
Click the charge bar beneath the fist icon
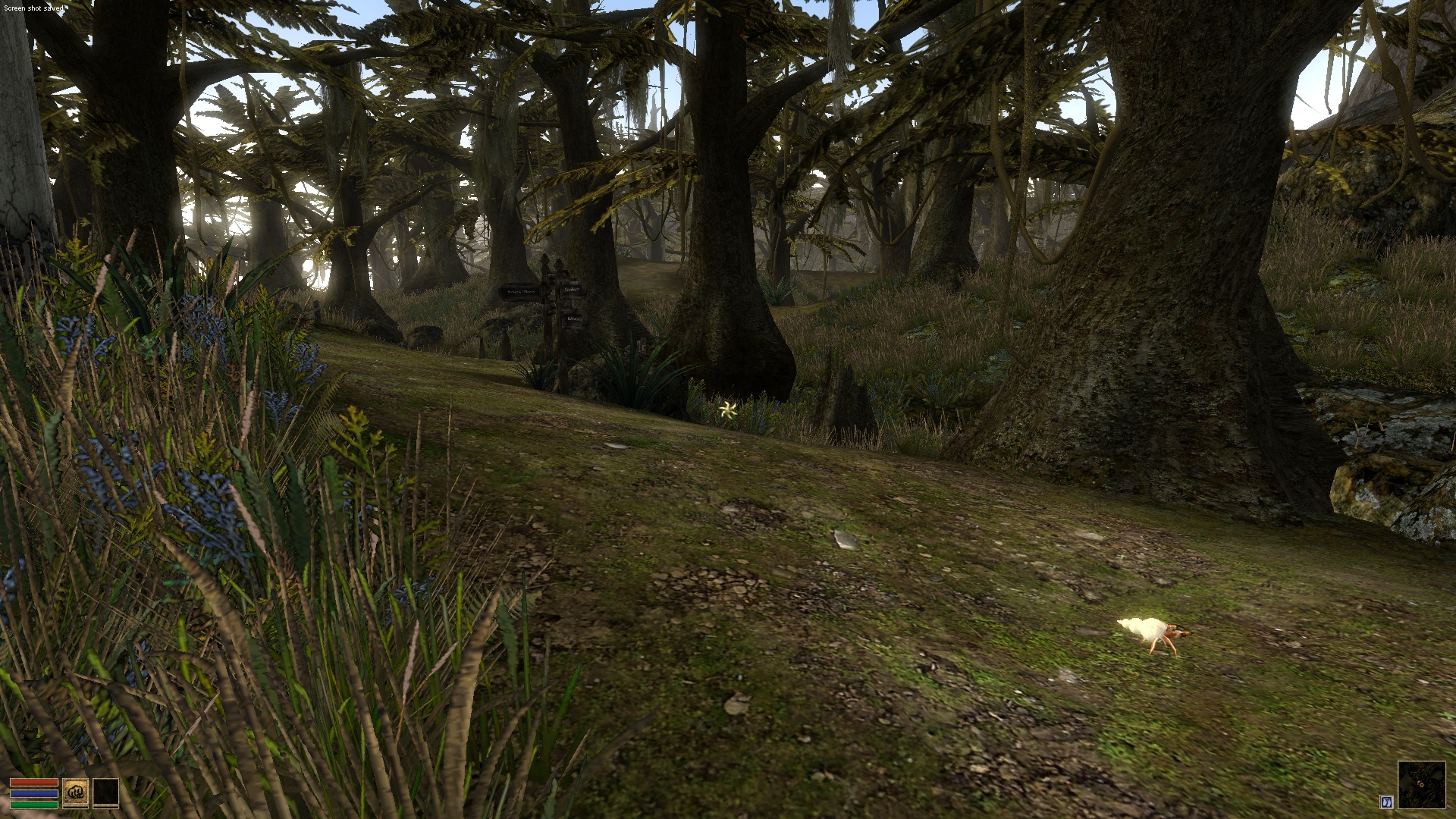tap(76, 807)
